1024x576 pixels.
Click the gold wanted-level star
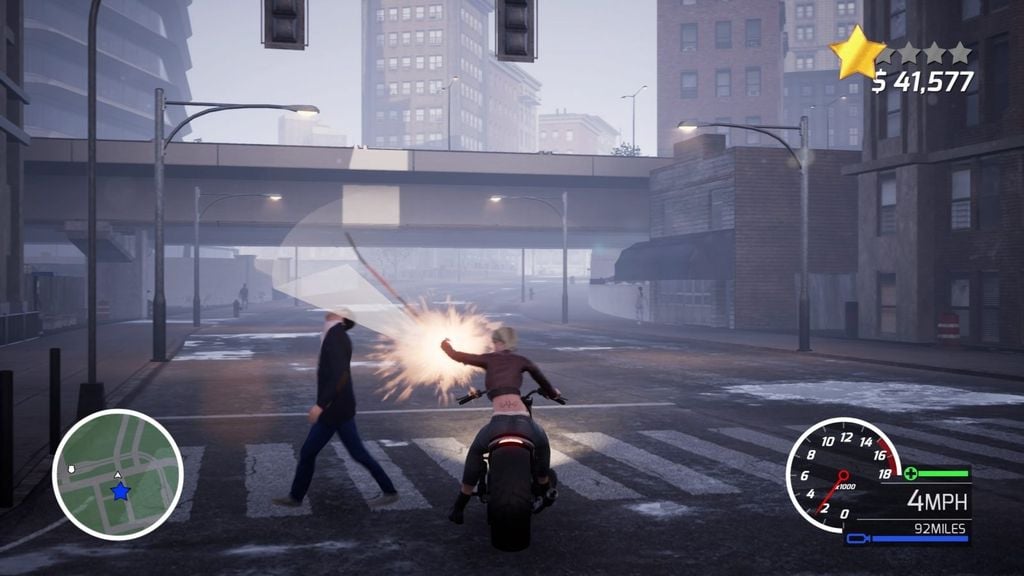coord(857,54)
